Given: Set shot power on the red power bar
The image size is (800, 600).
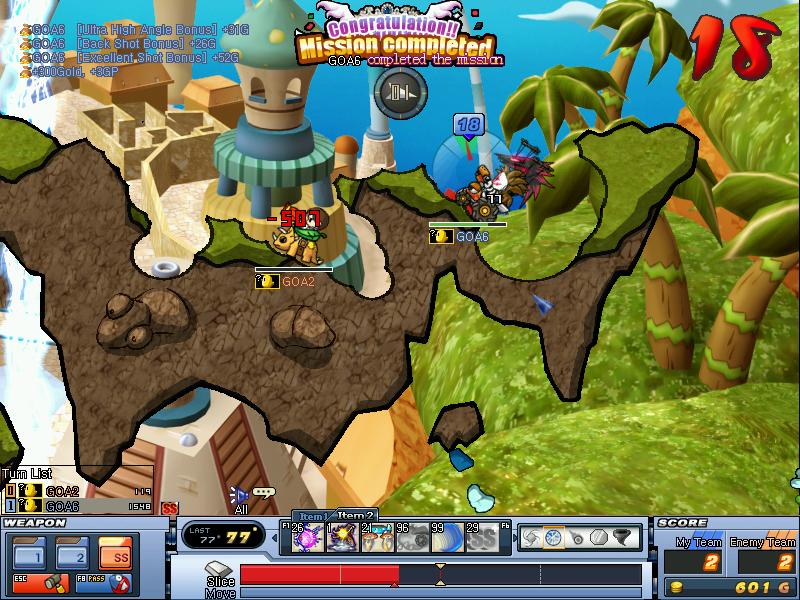Looking at the screenshot, I should tap(320, 574).
